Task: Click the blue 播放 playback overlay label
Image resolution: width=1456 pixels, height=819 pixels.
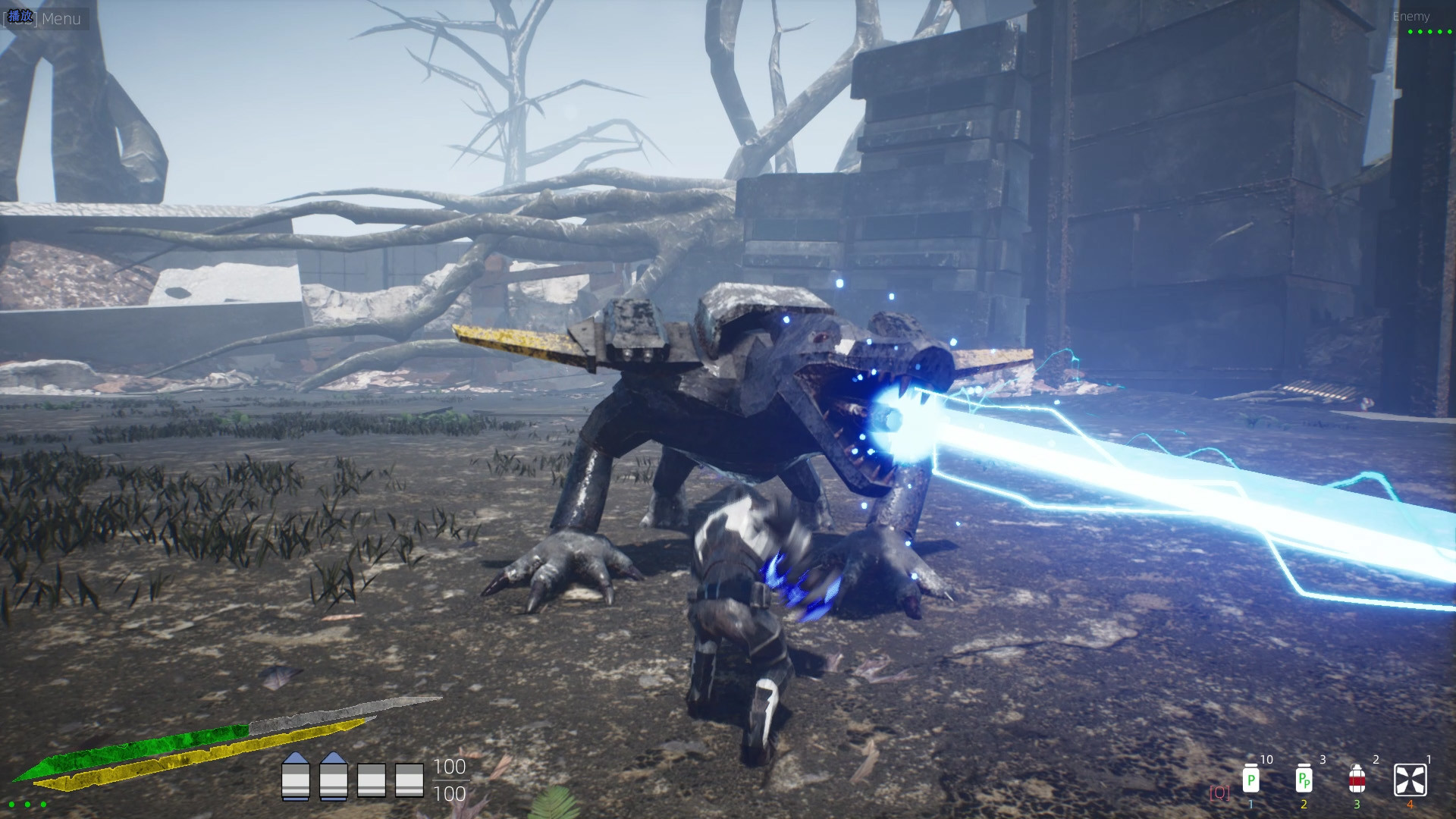Action: pyautogui.click(x=20, y=17)
